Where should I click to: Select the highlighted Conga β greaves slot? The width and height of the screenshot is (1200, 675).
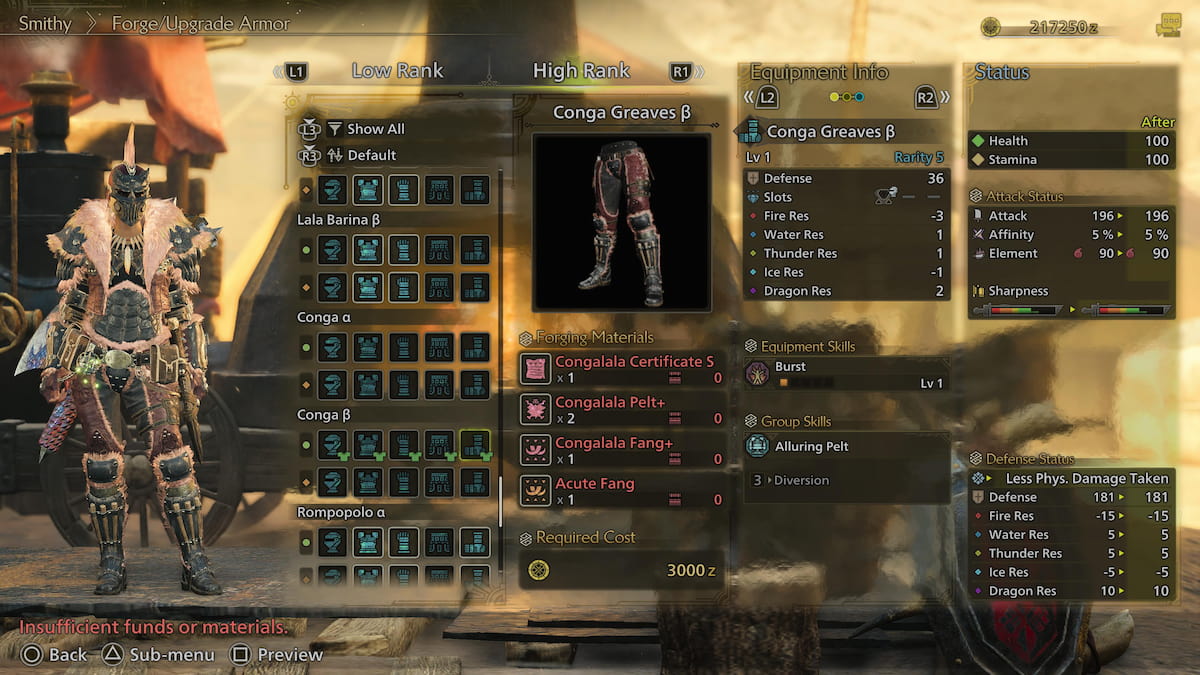475,444
